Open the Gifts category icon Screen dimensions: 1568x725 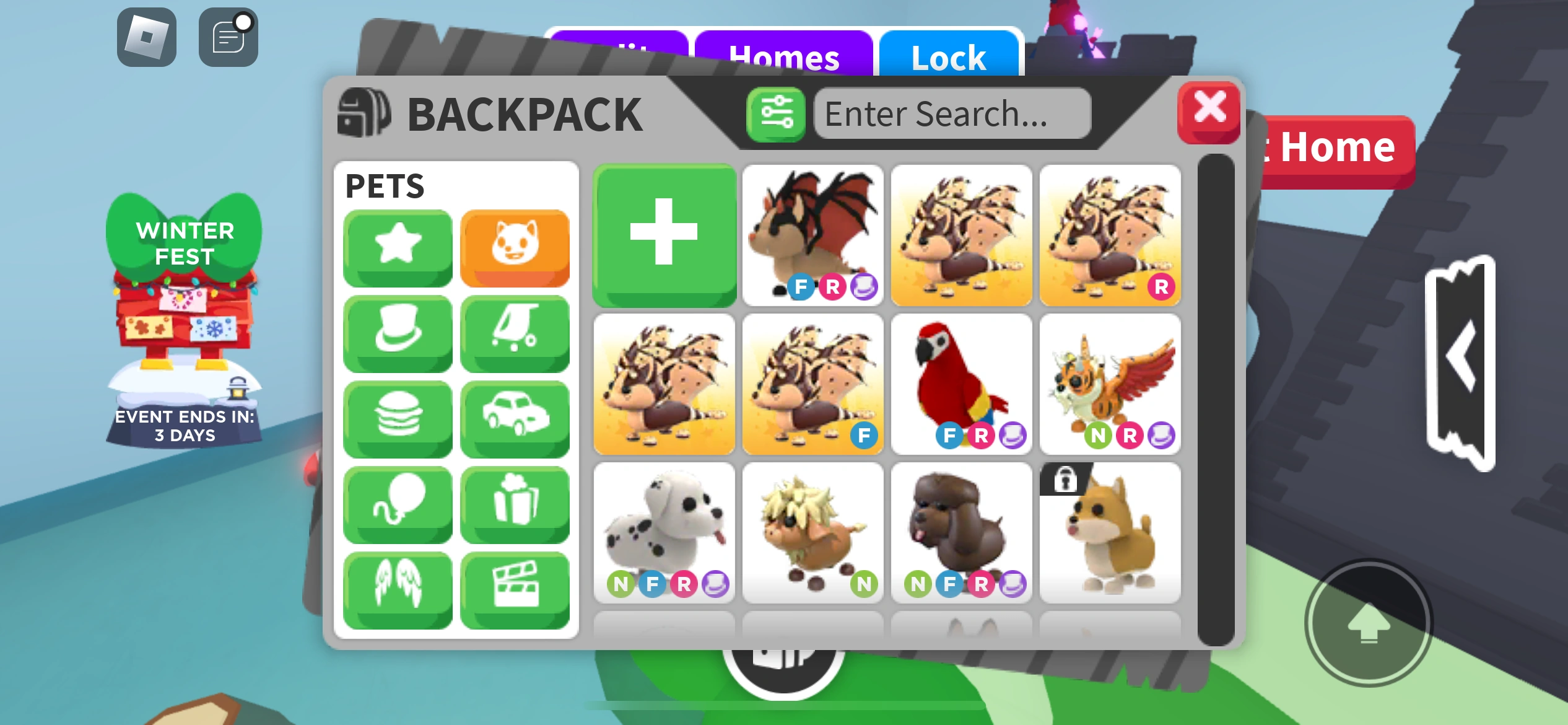(515, 504)
